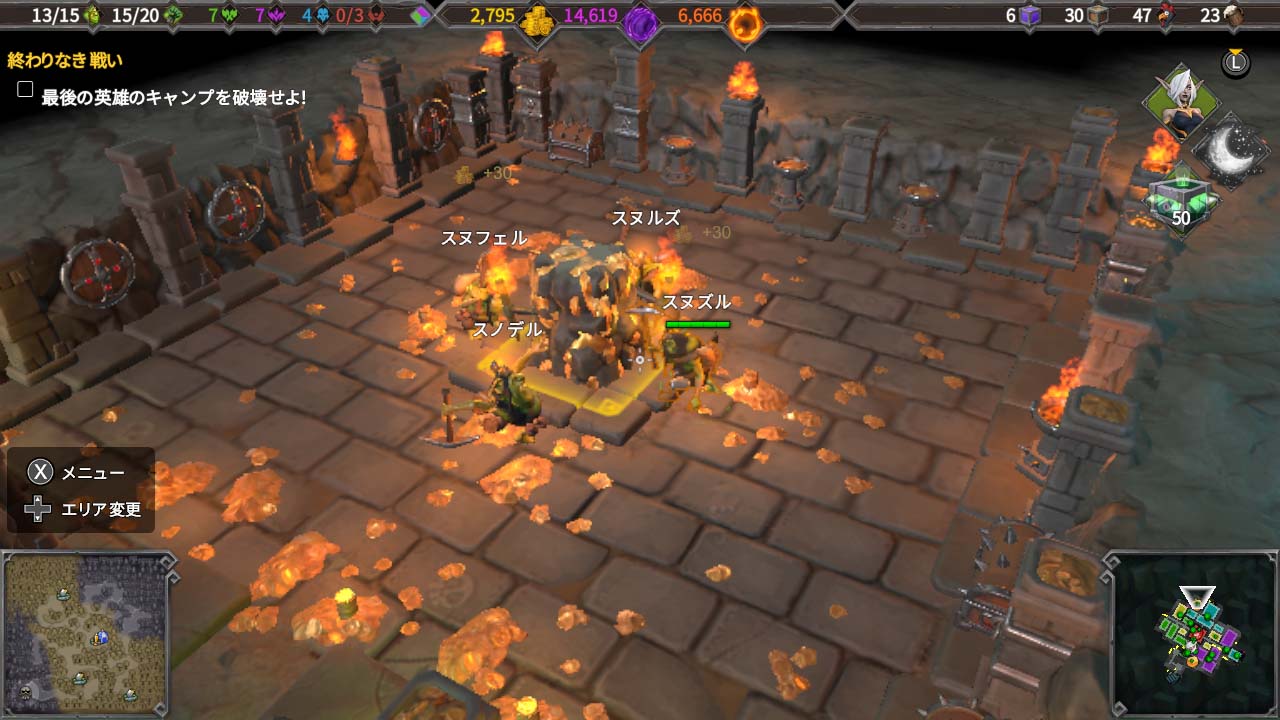The image size is (1280, 720).
Task: Select the snot unit labeled スヌズル
Action: pos(692,360)
